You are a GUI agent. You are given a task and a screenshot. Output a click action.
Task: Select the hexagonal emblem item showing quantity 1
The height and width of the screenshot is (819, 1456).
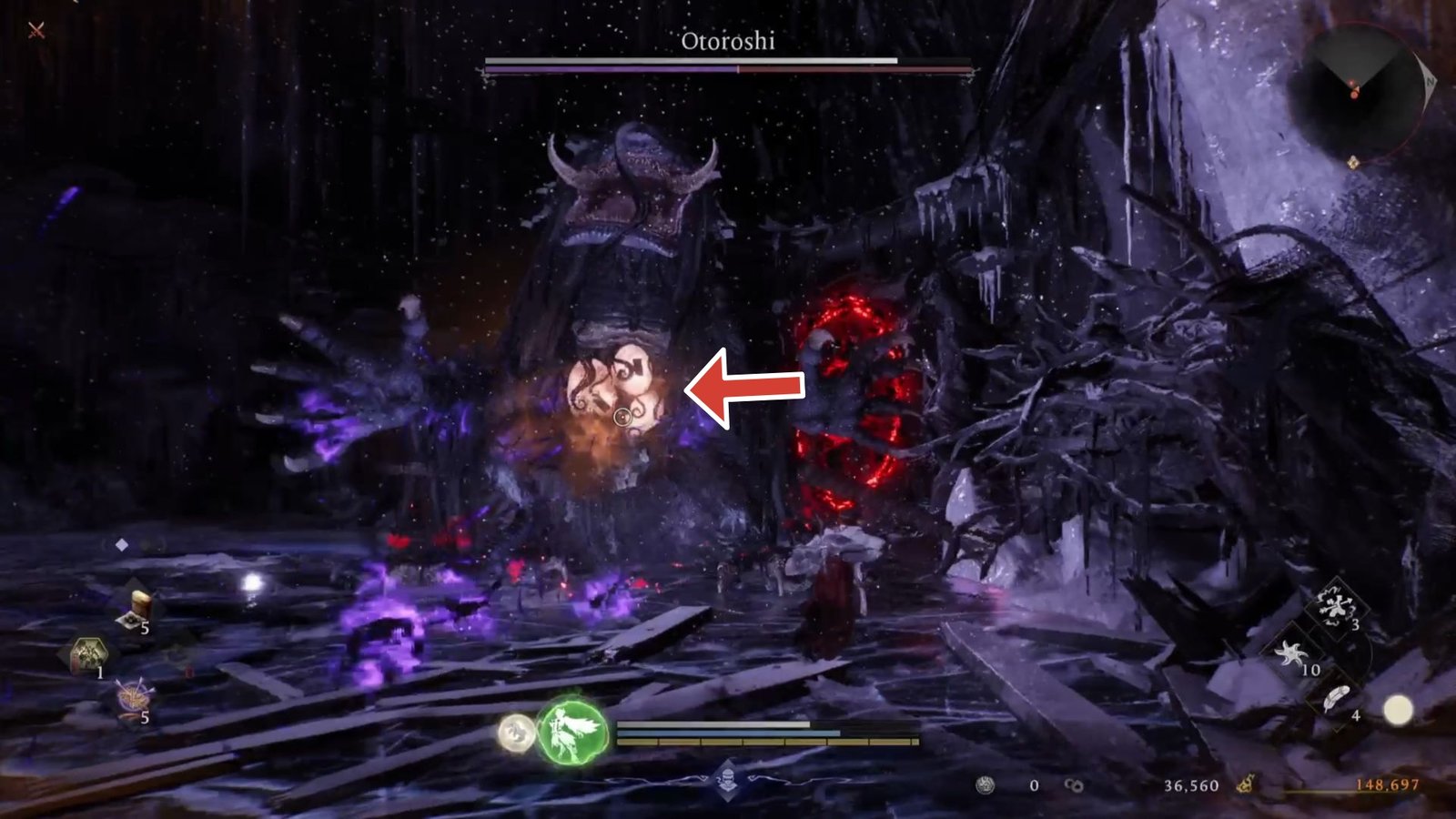[89, 652]
